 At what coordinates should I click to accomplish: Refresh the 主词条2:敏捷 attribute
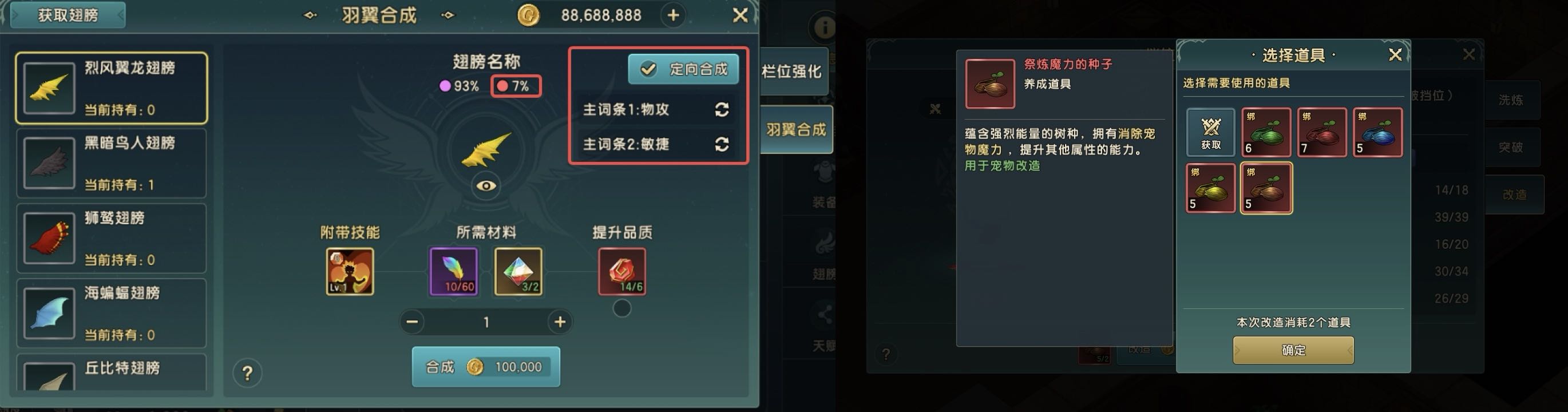pos(722,145)
